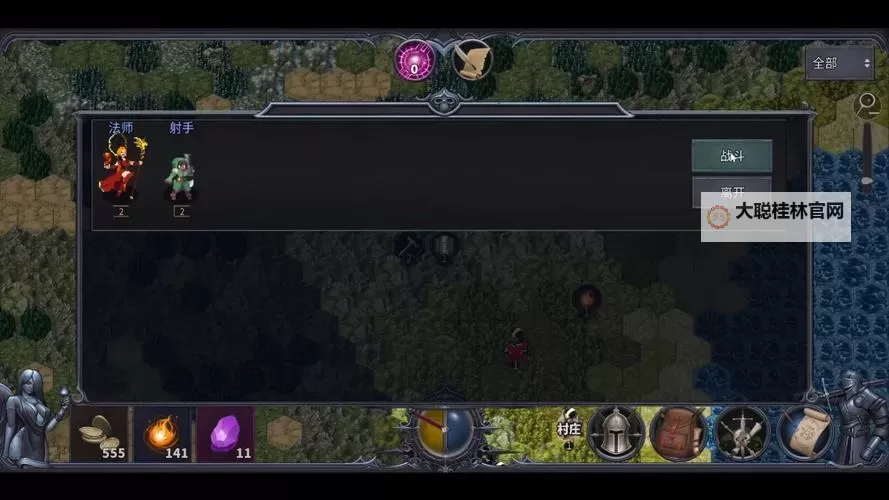
Task: Click the purple crystal resource icon
Action: 225,433
